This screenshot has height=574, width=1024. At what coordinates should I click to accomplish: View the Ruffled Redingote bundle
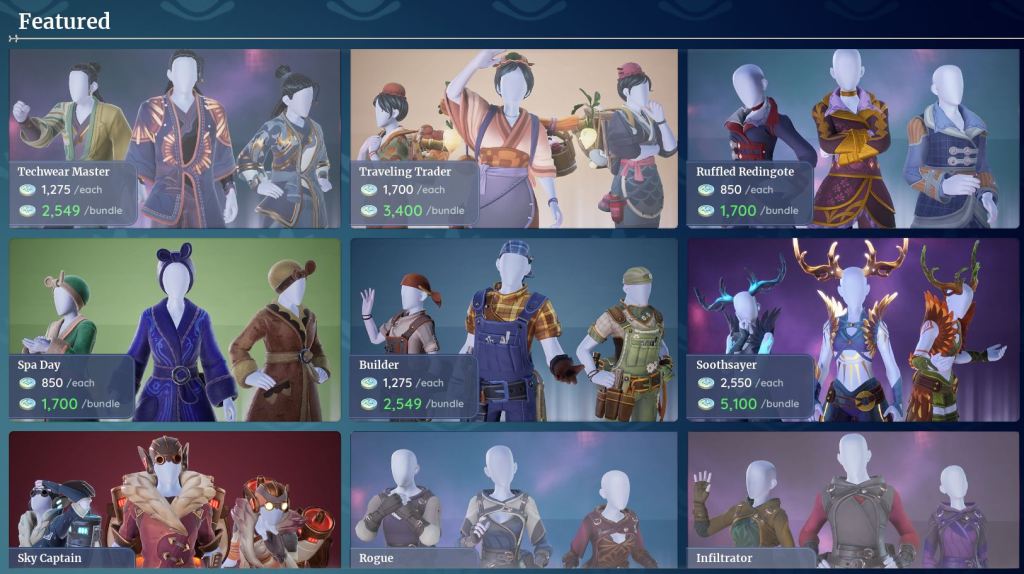point(852,138)
